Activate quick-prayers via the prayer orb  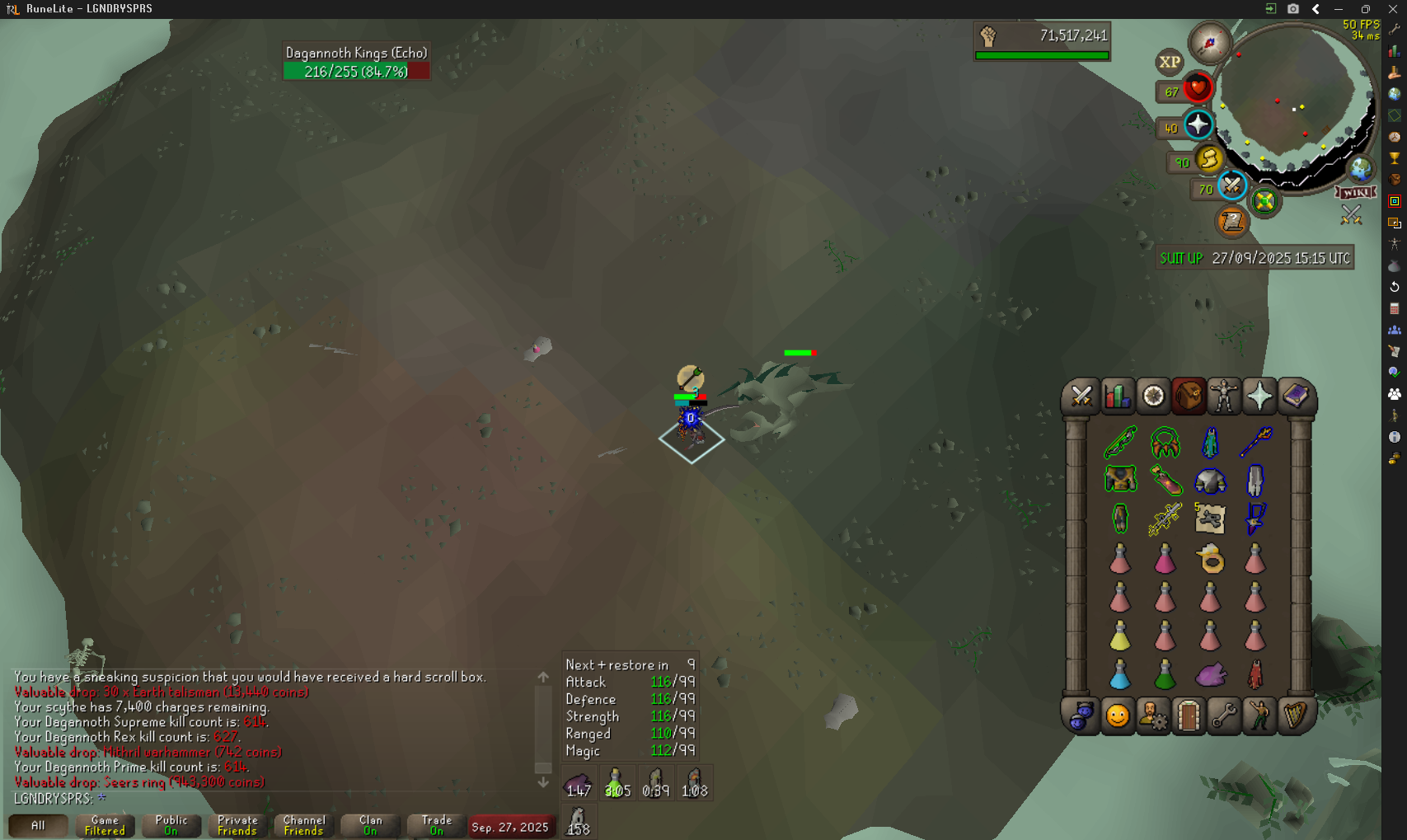tap(1198, 125)
